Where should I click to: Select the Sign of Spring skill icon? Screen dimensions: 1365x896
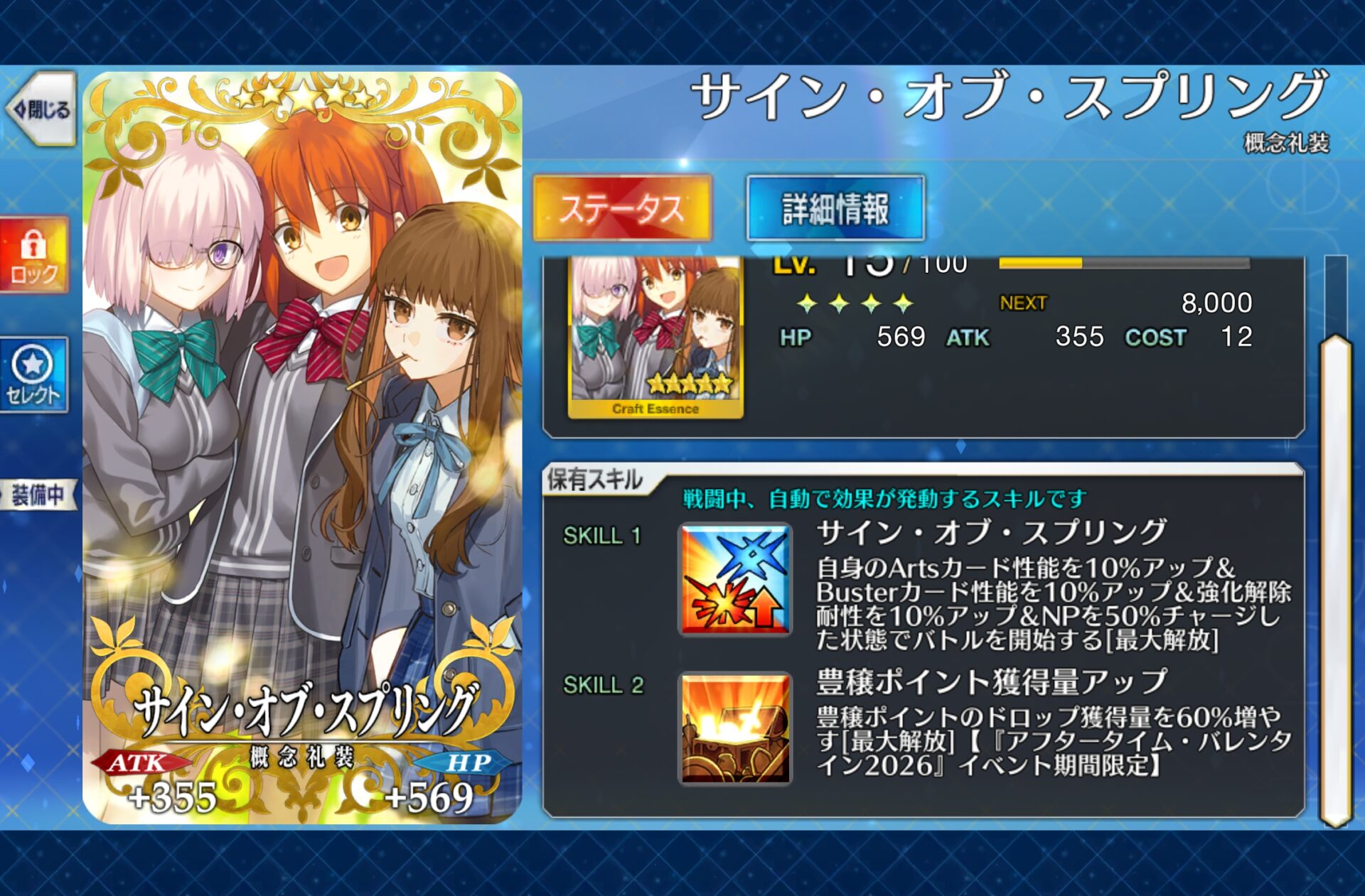(x=735, y=580)
